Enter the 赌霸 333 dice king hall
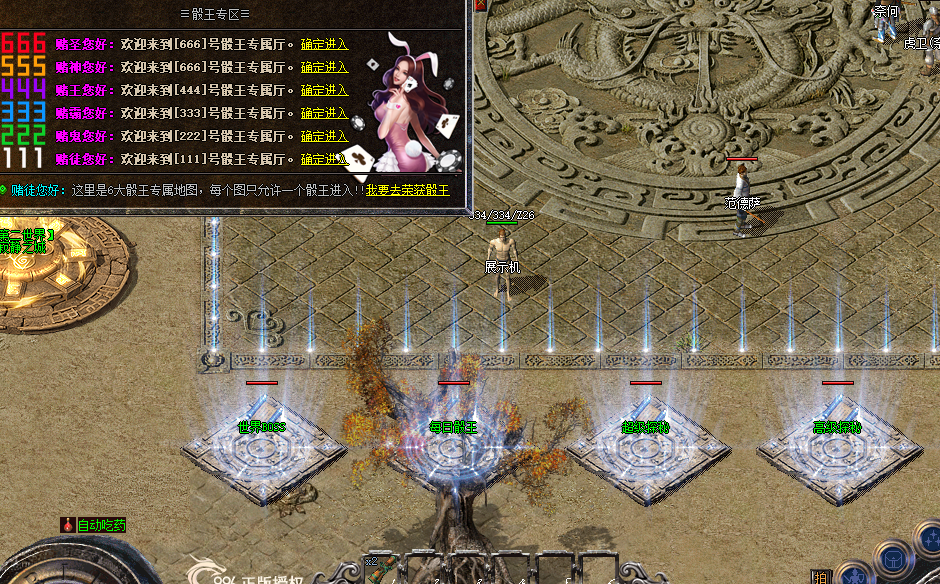 (x=324, y=113)
